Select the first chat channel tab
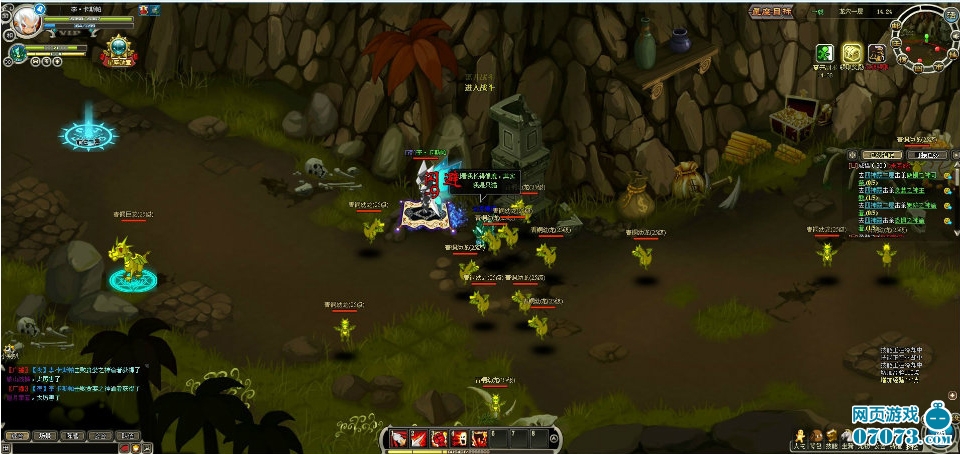 (x=16, y=436)
